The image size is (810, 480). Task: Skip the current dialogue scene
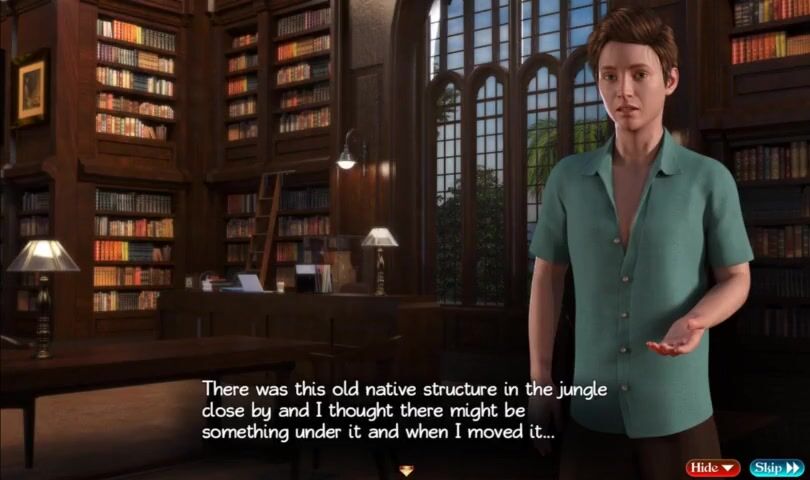tap(776, 467)
